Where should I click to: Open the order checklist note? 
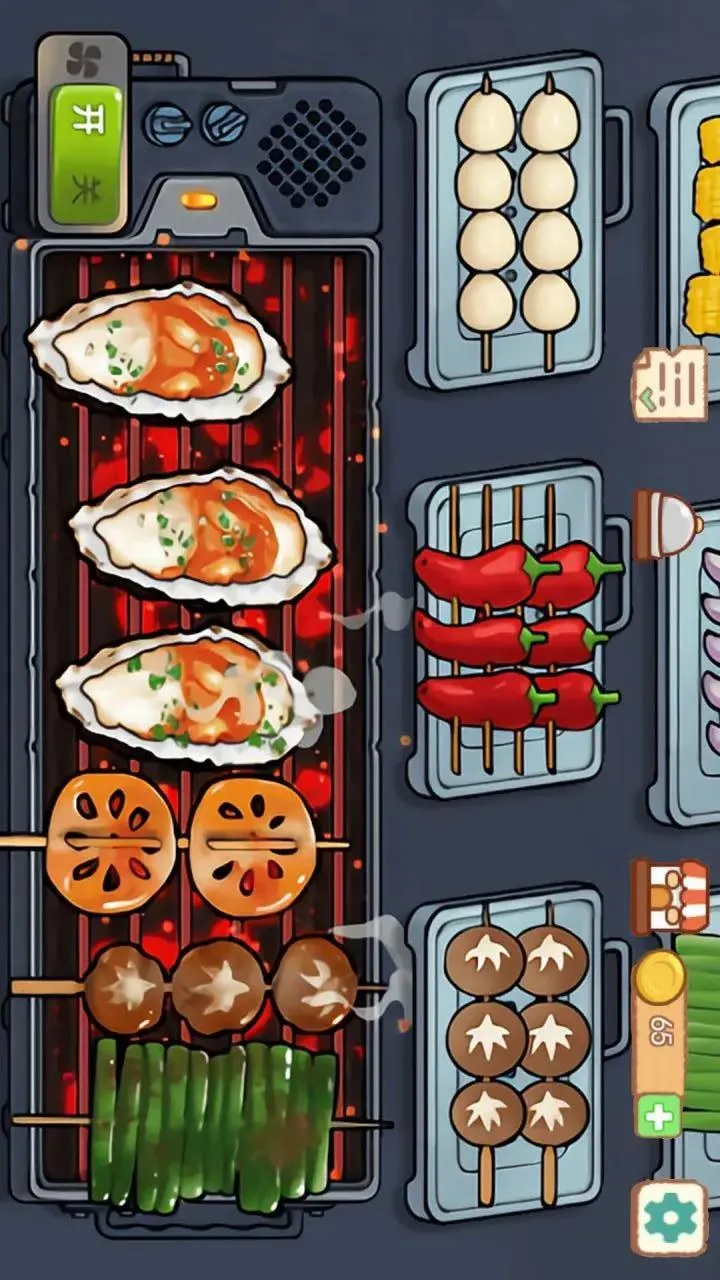point(668,383)
